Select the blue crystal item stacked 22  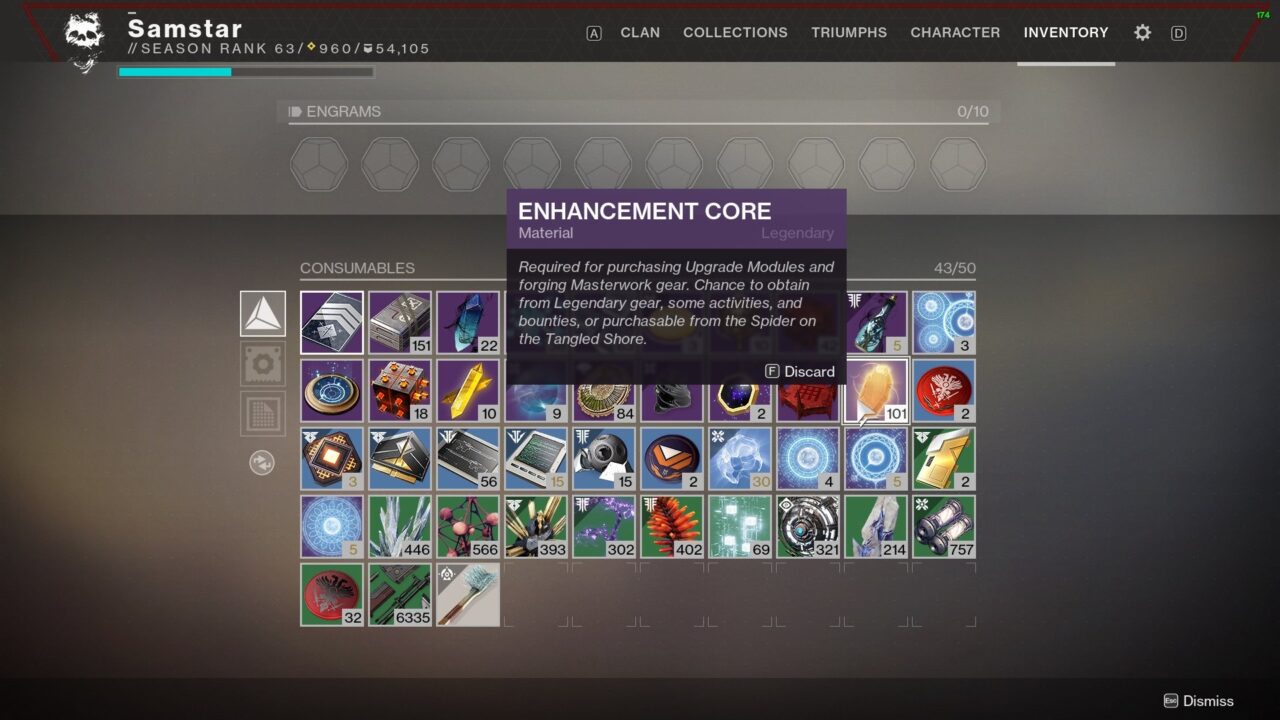[x=468, y=323]
